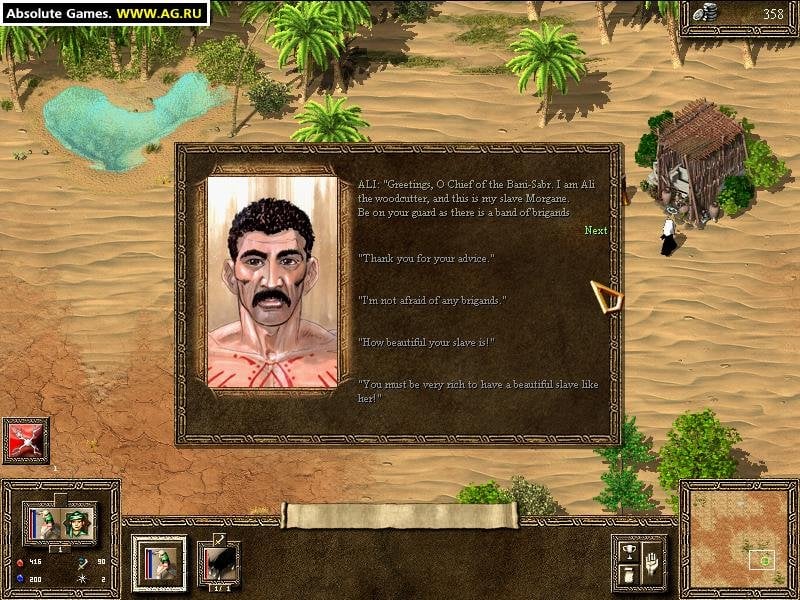
Task: Click the parchment scroll message bar
Action: click(x=400, y=515)
